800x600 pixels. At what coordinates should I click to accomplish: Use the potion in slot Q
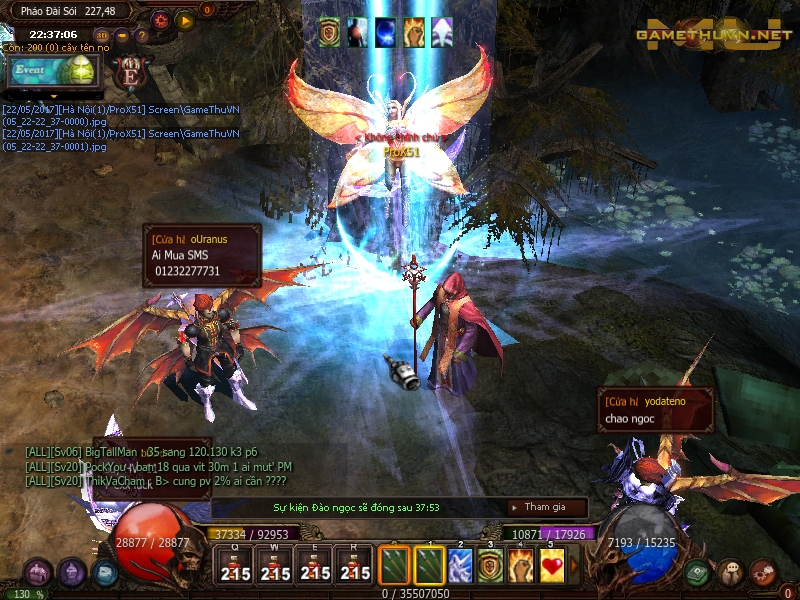click(x=235, y=566)
